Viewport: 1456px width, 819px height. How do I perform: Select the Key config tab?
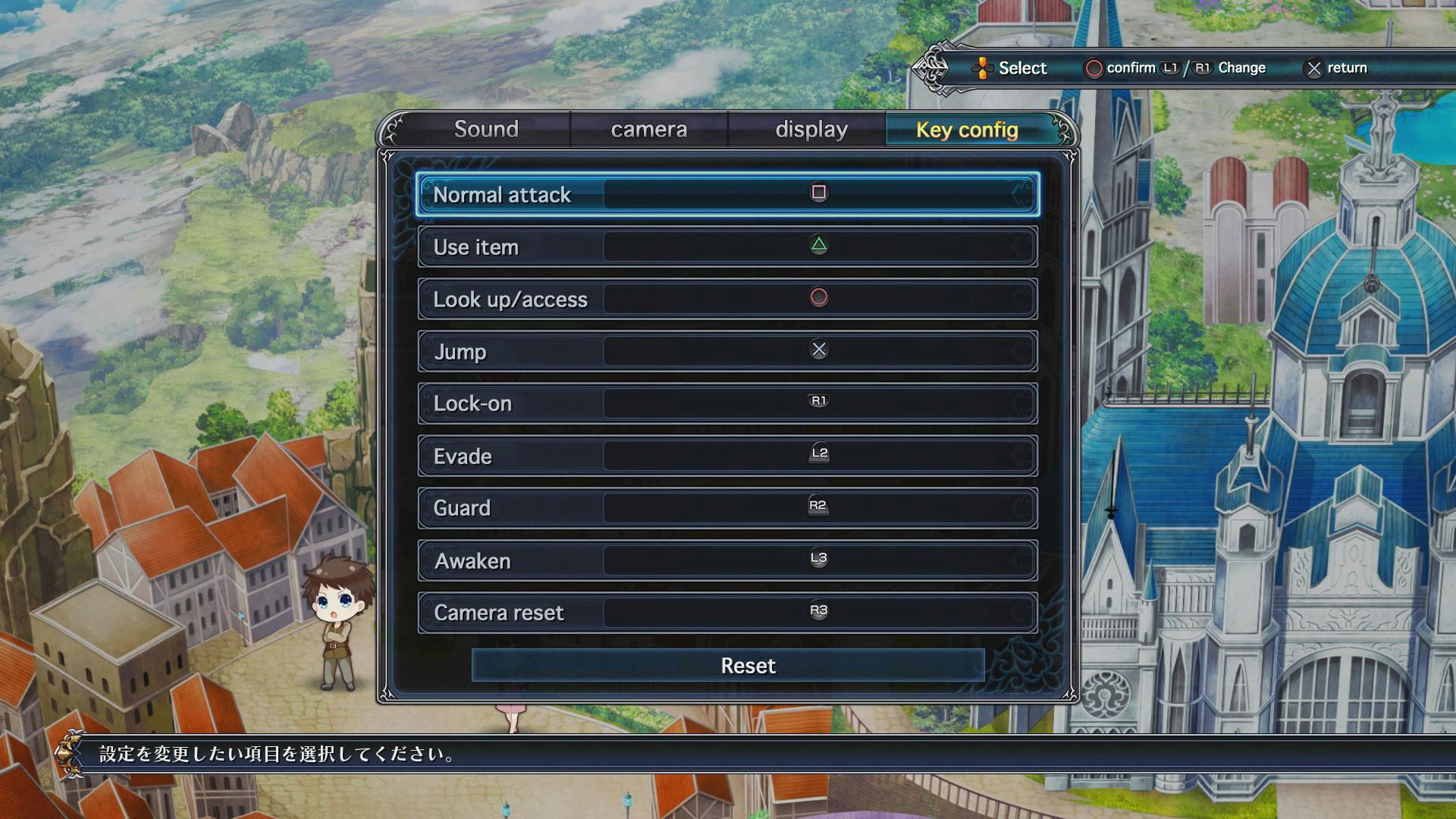967,130
